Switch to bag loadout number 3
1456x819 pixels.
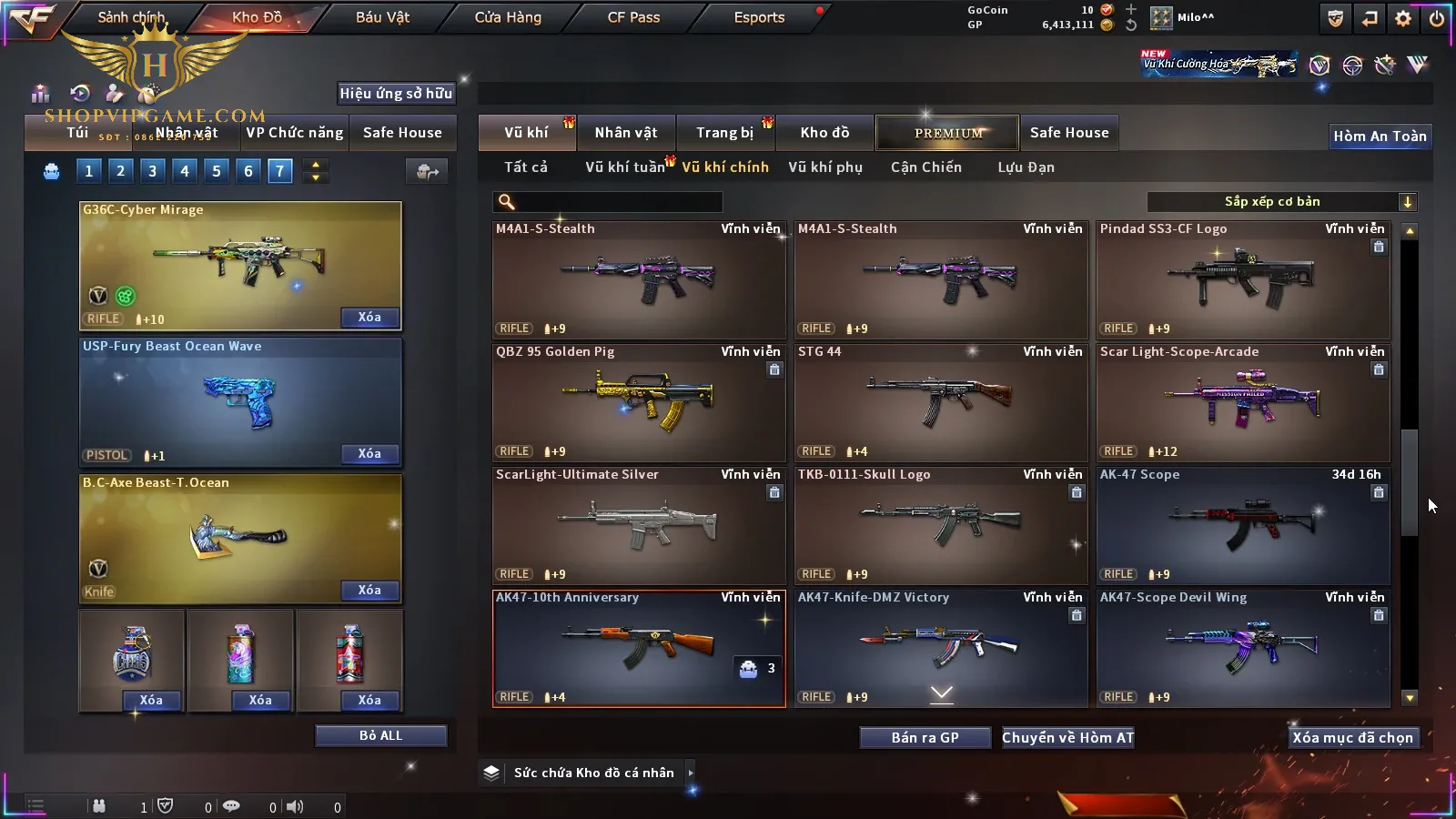pos(152,171)
